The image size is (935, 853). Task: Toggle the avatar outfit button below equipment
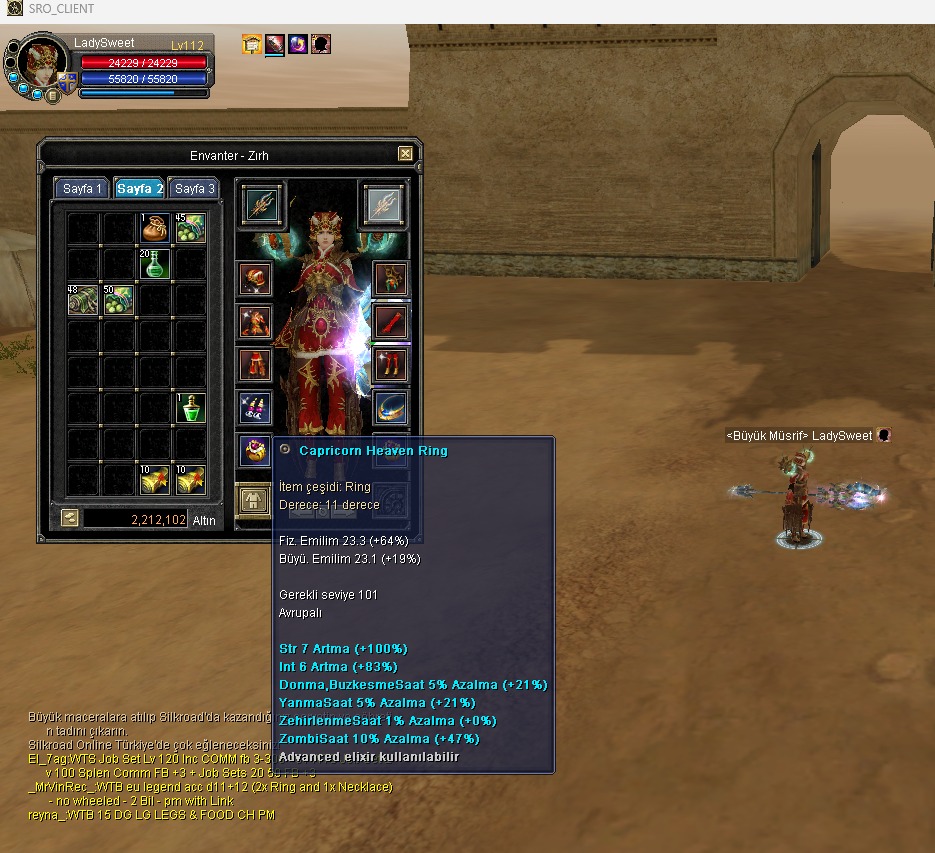[x=252, y=498]
